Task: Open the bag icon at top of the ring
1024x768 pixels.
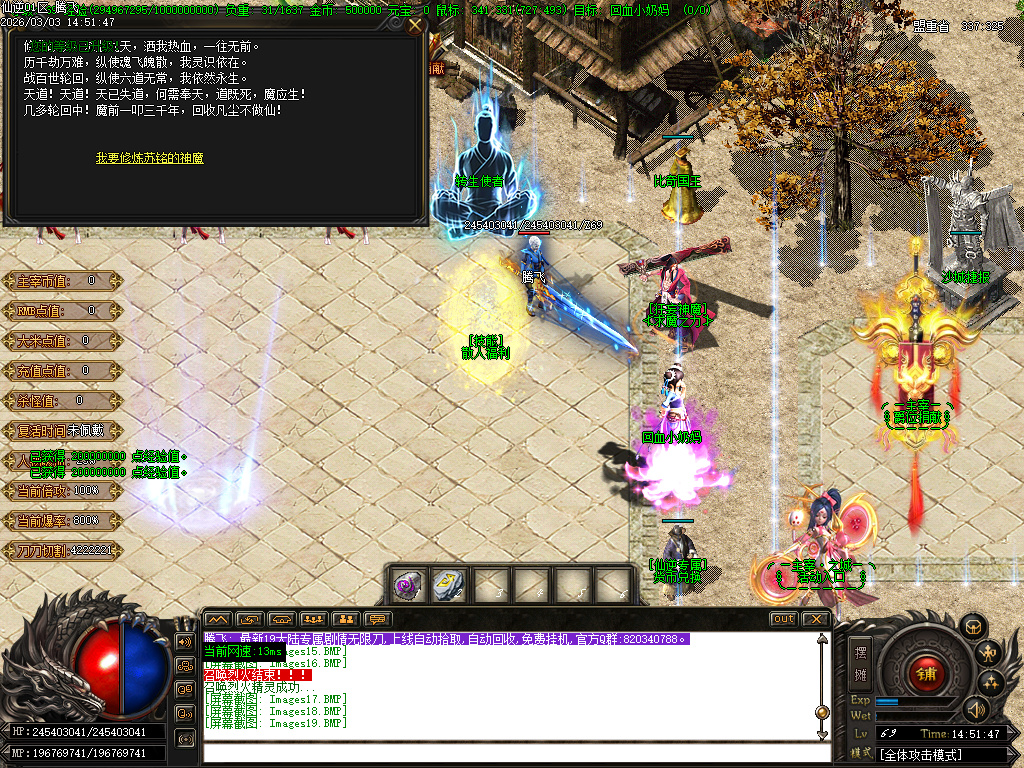Action: click(973, 626)
